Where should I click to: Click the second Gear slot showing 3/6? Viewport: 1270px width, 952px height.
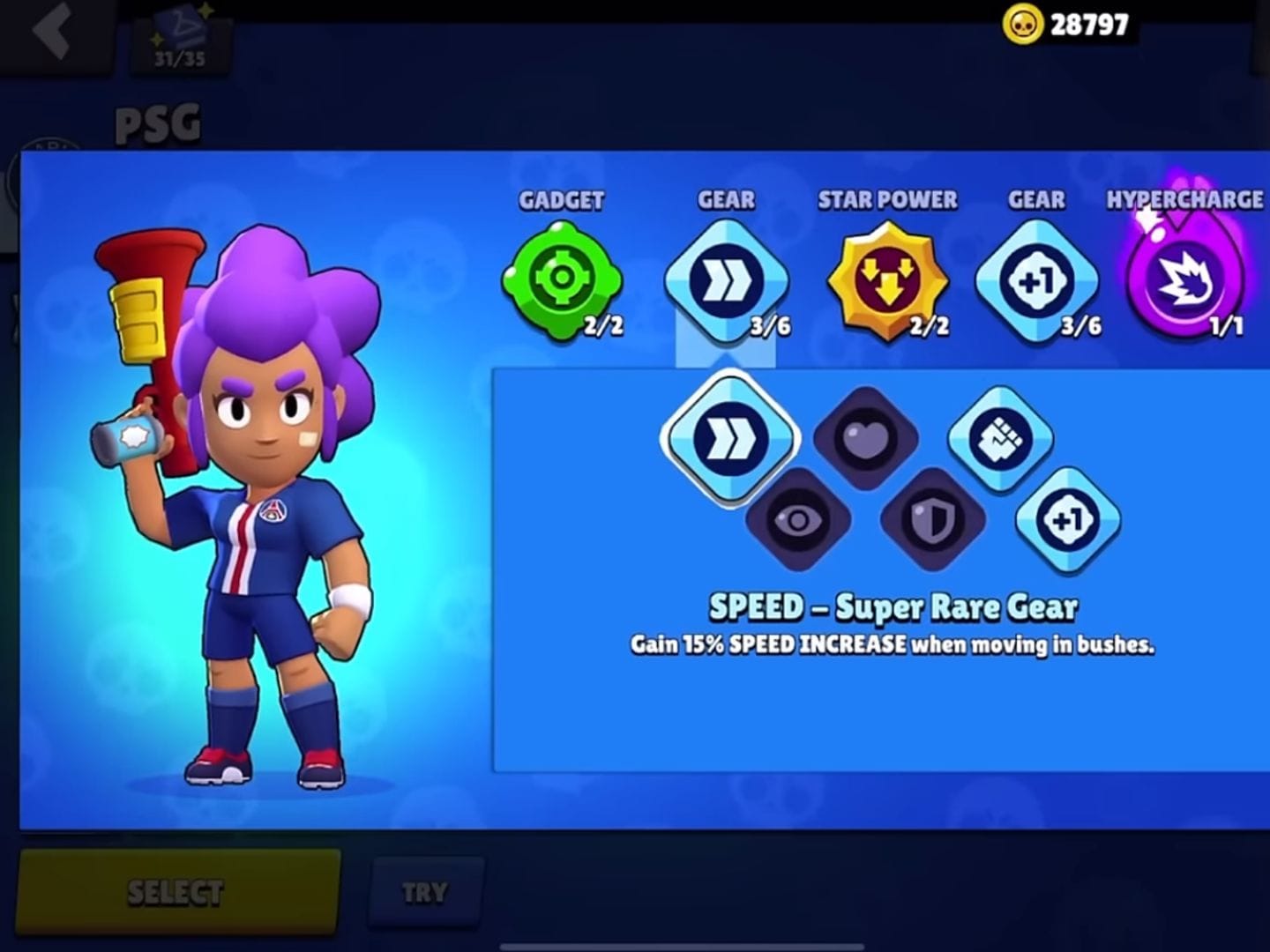tap(1035, 280)
